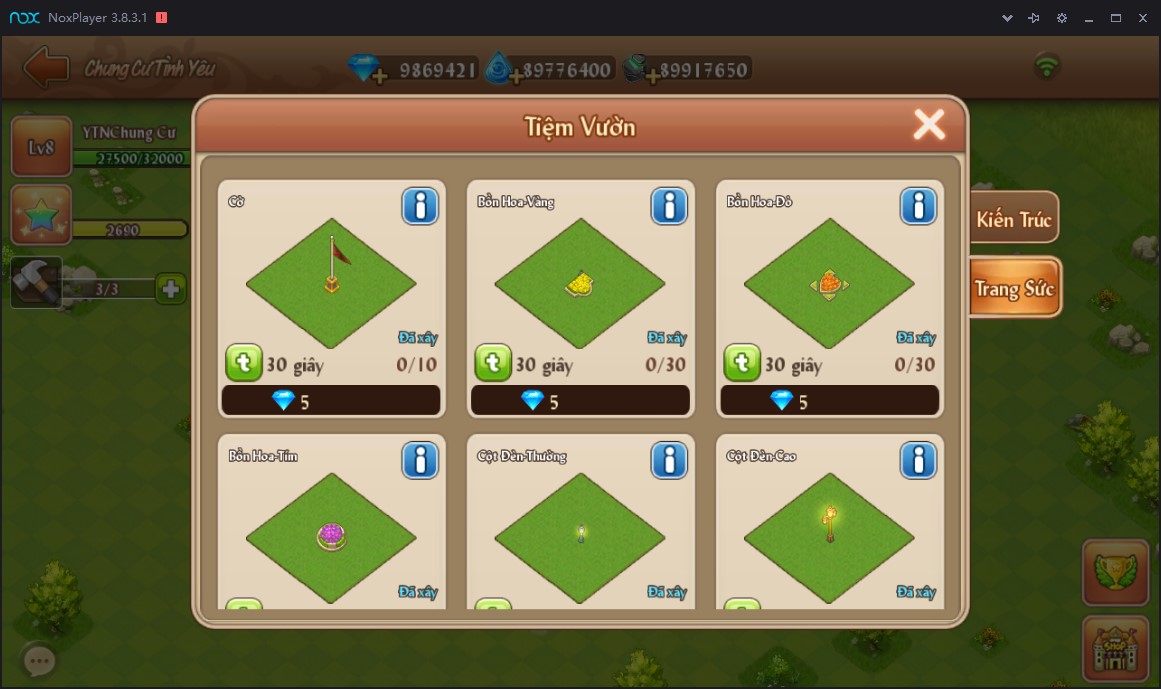
Task: Close the Tiệm Vườn shop window
Action: click(929, 125)
